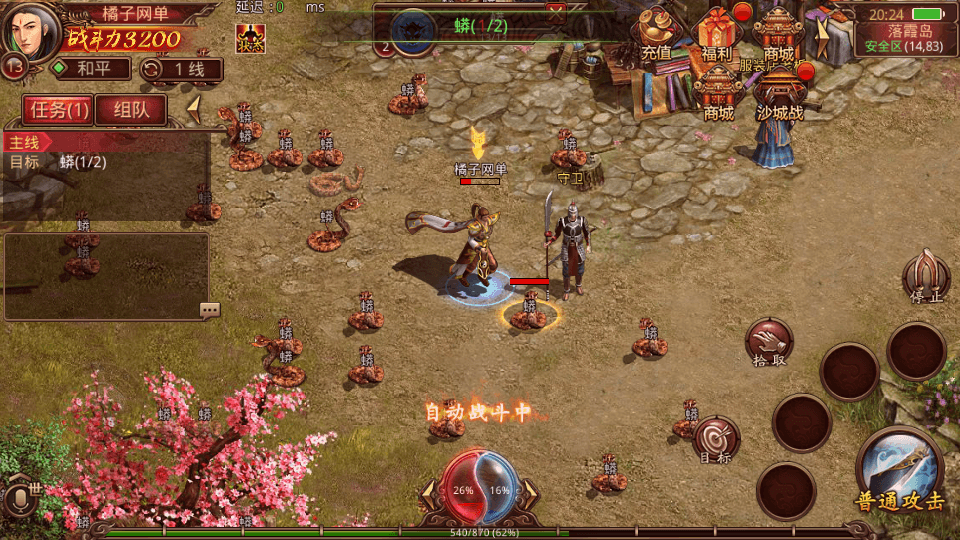Switch to the 组队 team tab
This screenshot has height=540, width=960.
point(131,110)
